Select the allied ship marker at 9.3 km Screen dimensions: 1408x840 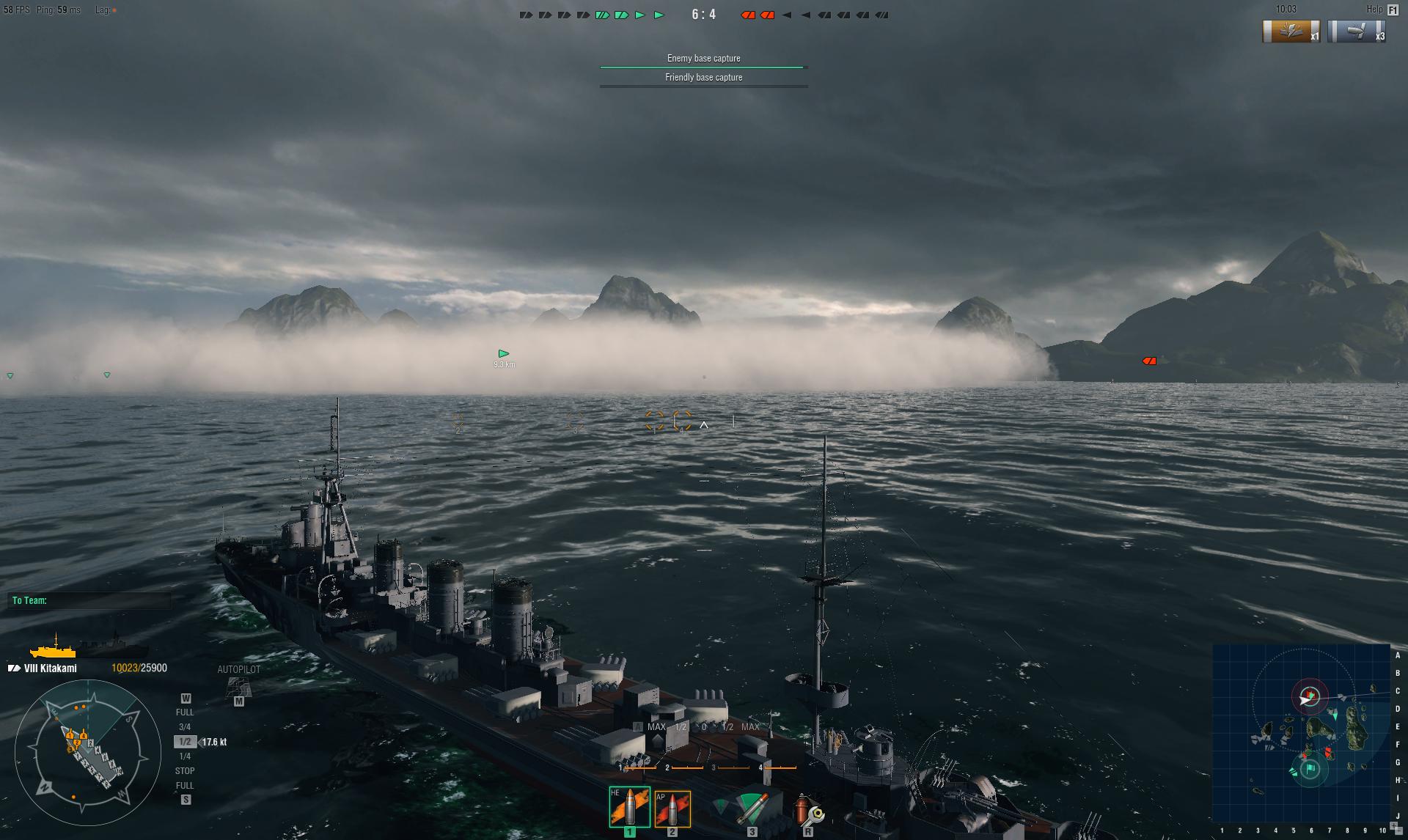coord(503,354)
